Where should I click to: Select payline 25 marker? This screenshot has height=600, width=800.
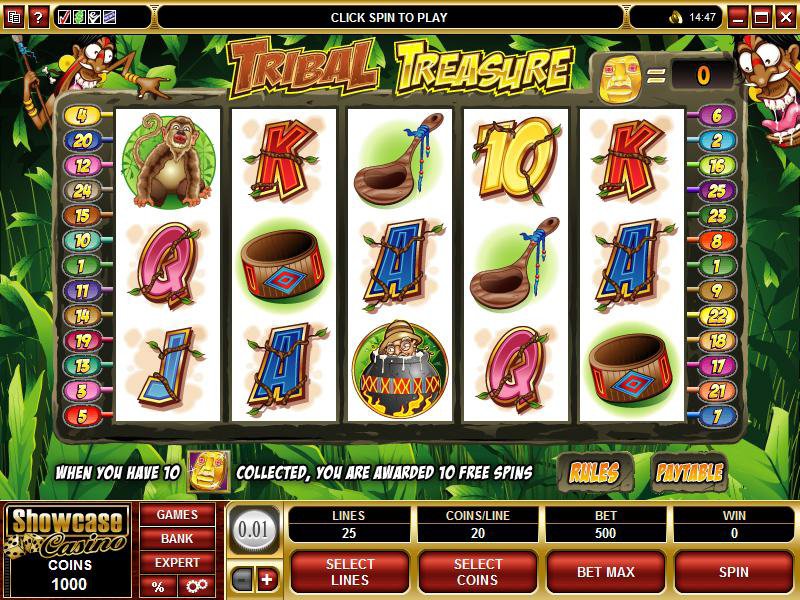click(717, 190)
